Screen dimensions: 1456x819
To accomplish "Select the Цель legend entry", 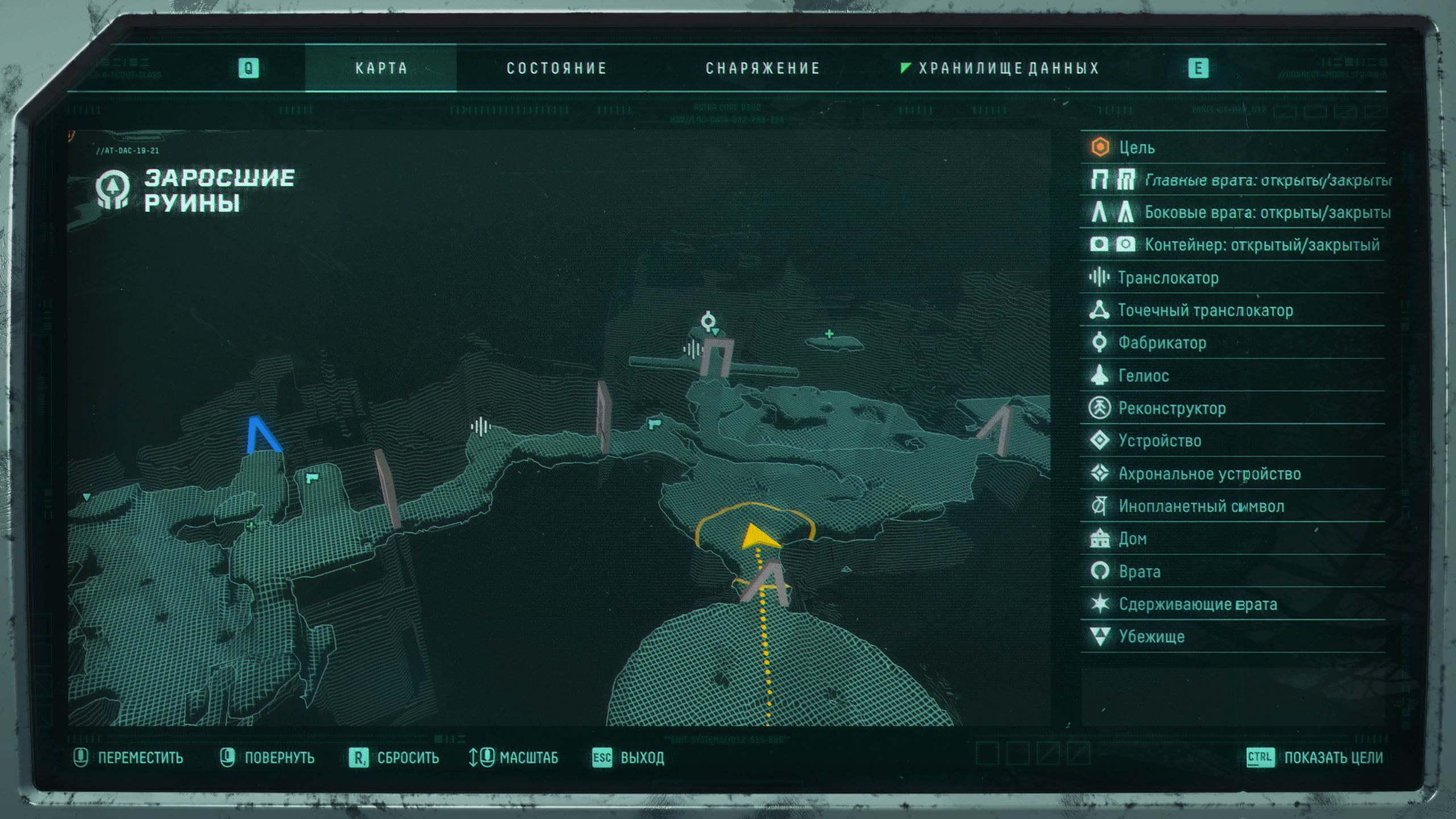I will pyautogui.click(x=1136, y=147).
